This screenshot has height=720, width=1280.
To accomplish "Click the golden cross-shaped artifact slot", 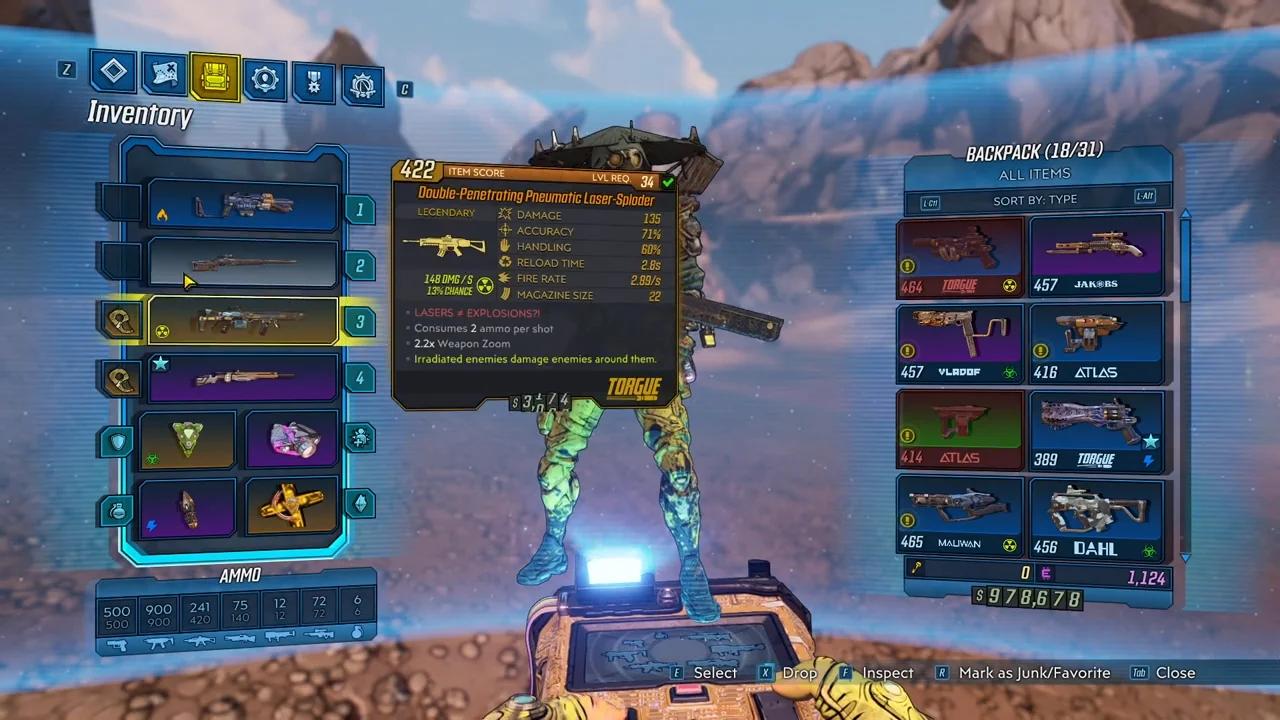I will coord(292,506).
